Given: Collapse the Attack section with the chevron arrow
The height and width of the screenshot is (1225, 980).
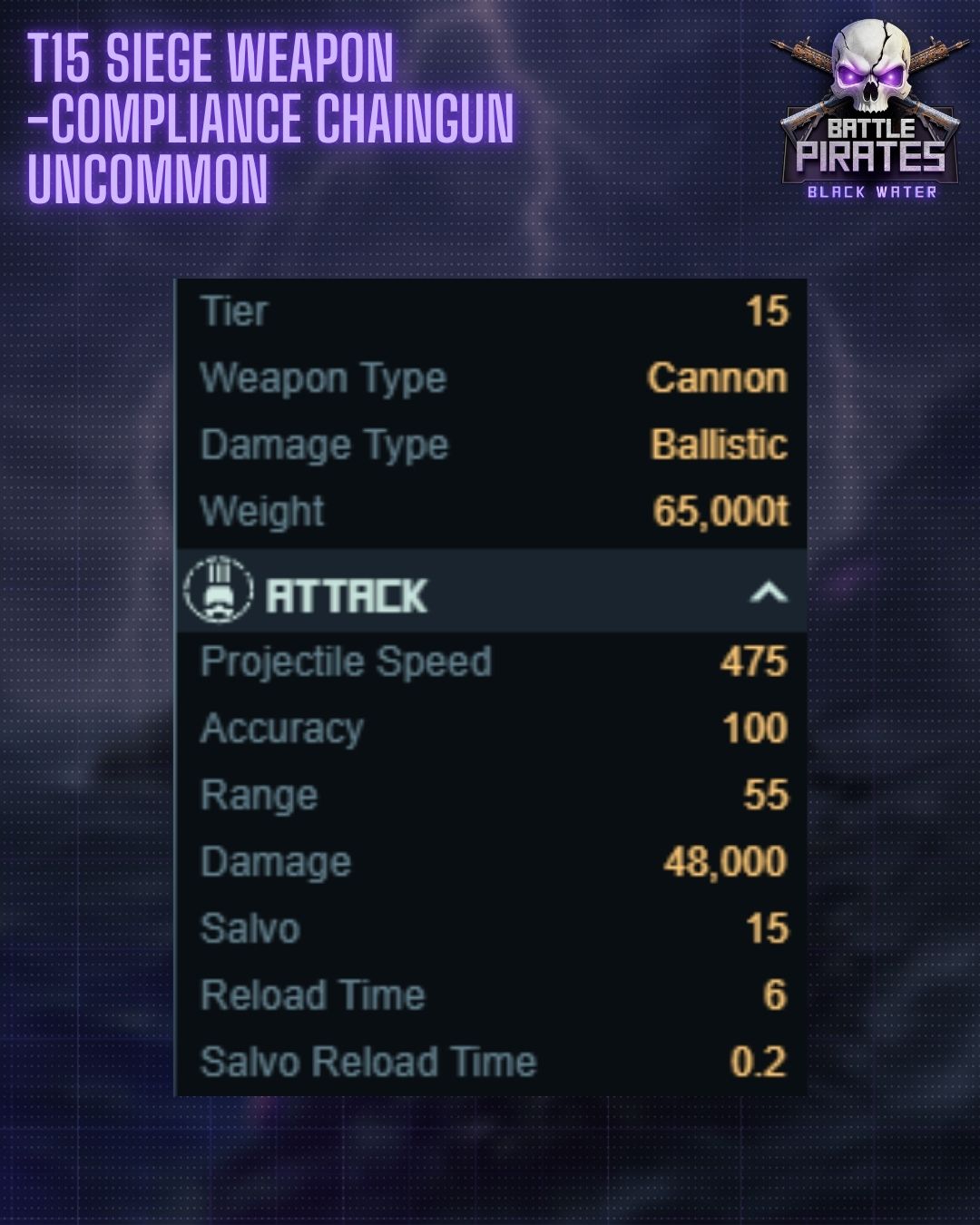Looking at the screenshot, I should tap(768, 593).
